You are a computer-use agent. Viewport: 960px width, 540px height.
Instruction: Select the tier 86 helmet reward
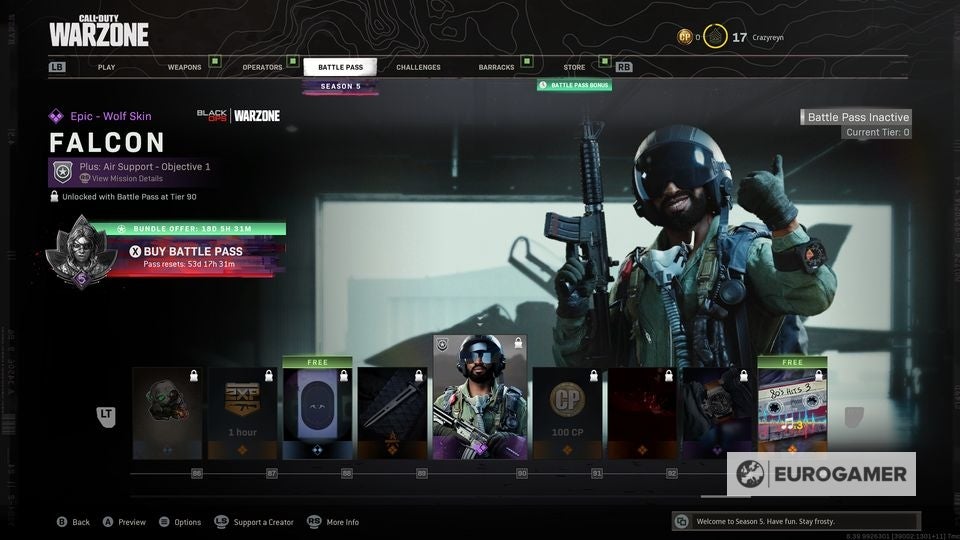tap(167, 413)
